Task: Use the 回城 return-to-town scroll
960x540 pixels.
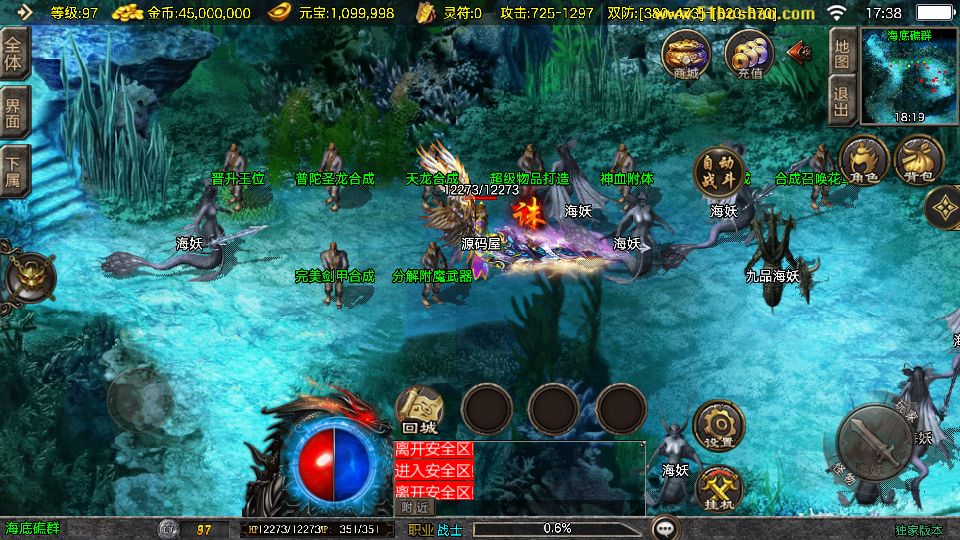Action: pyautogui.click(x=419, y=410)
